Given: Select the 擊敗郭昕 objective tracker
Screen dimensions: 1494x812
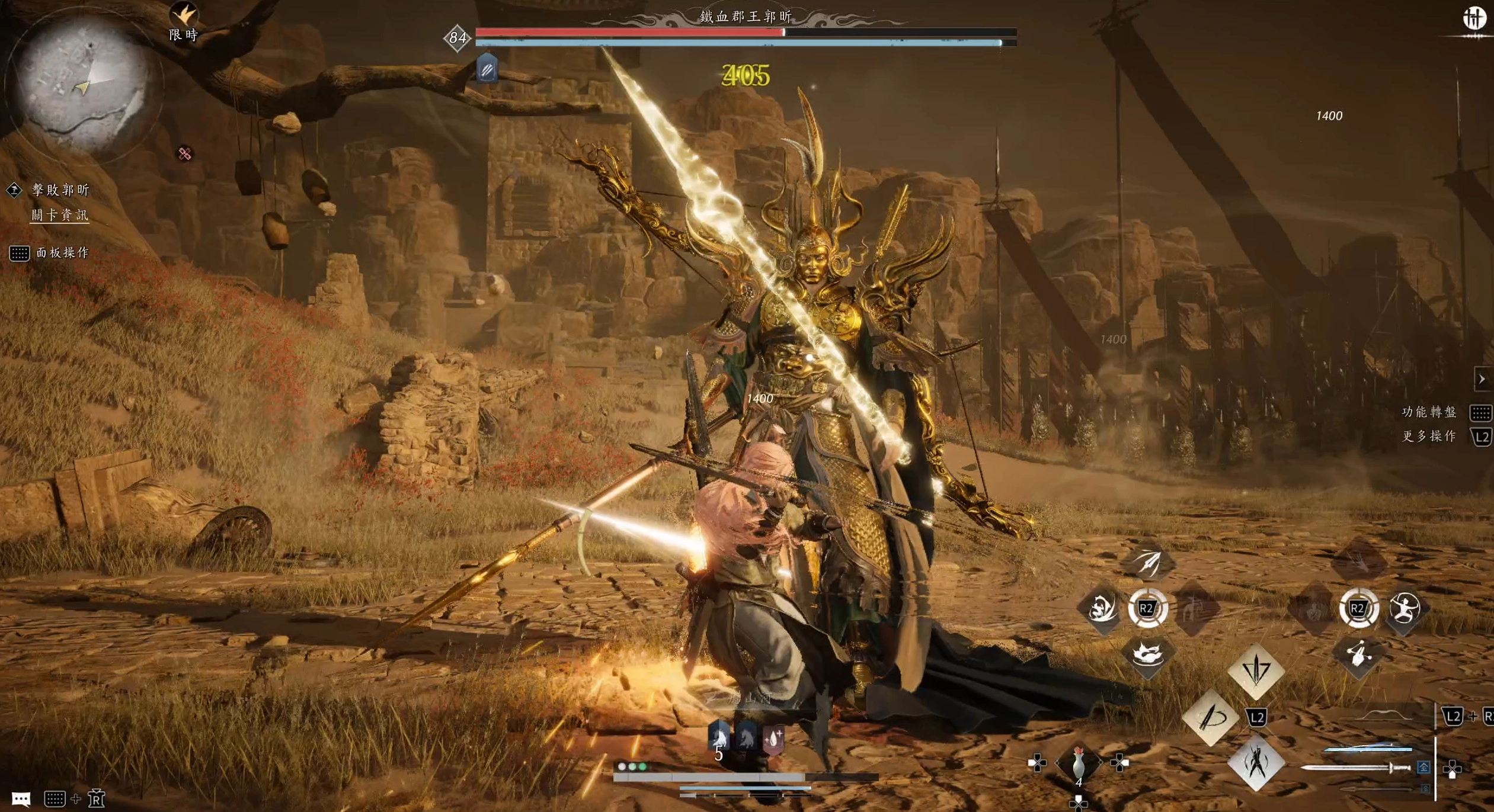Looking at the screenshot, I should point(60,190).
